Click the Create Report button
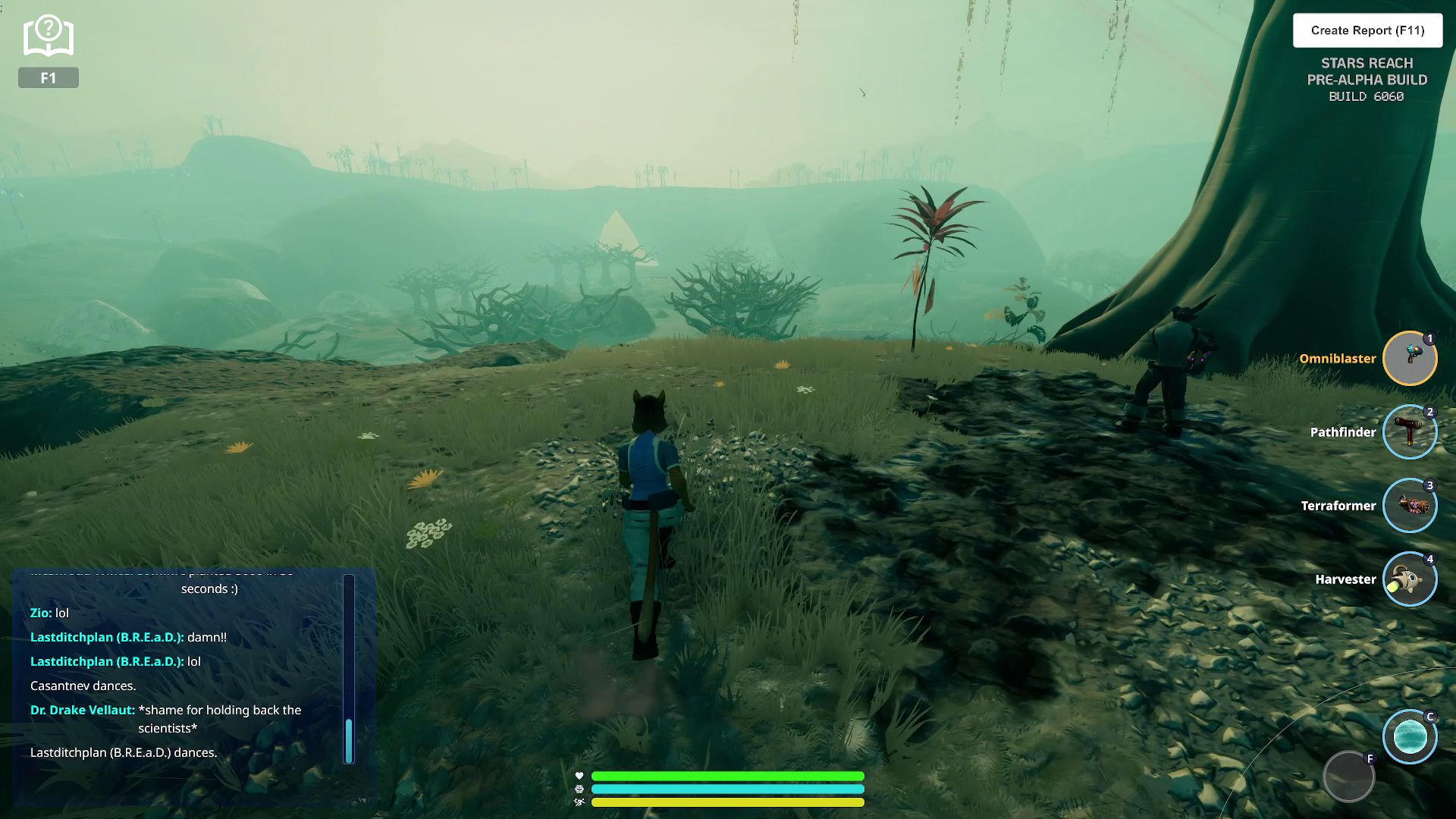1456x819 pixels. (x=1367, y=30)
